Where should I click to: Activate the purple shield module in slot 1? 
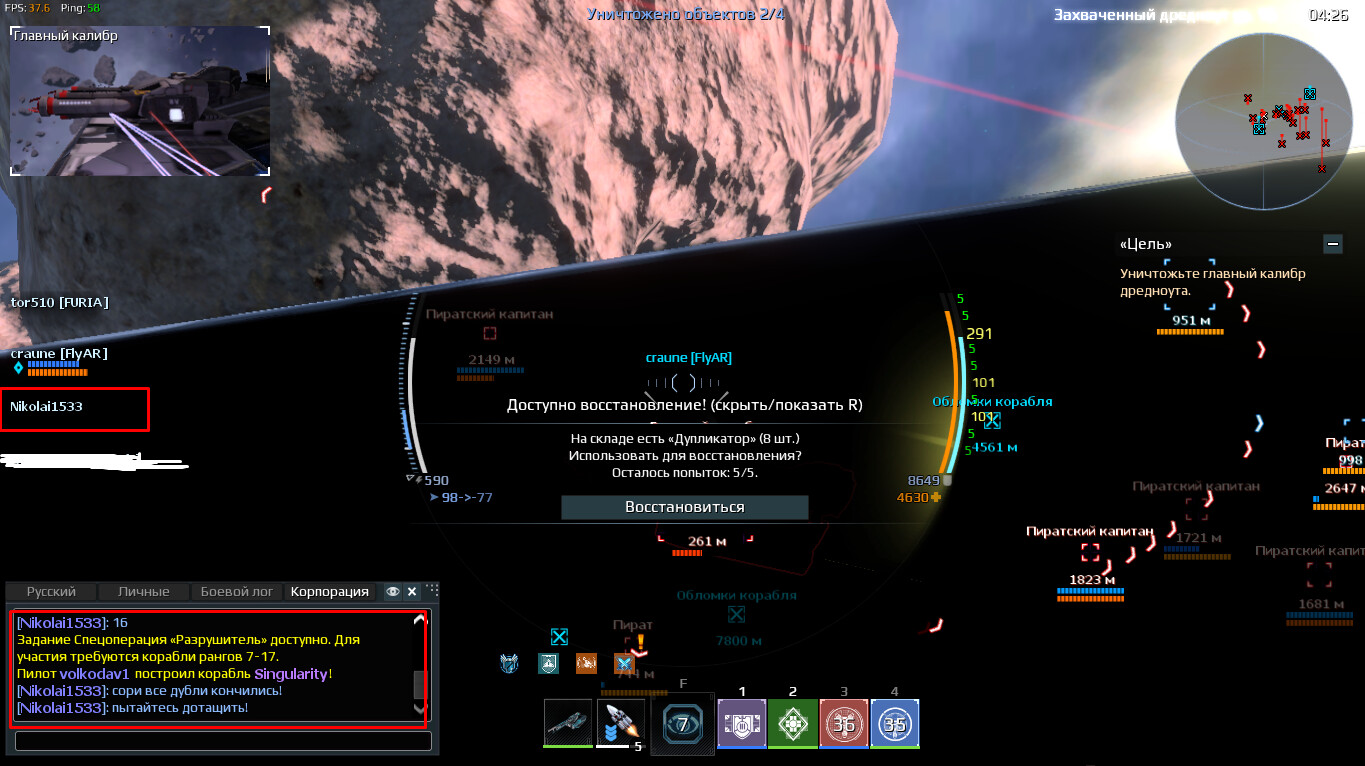pos(741,723)
